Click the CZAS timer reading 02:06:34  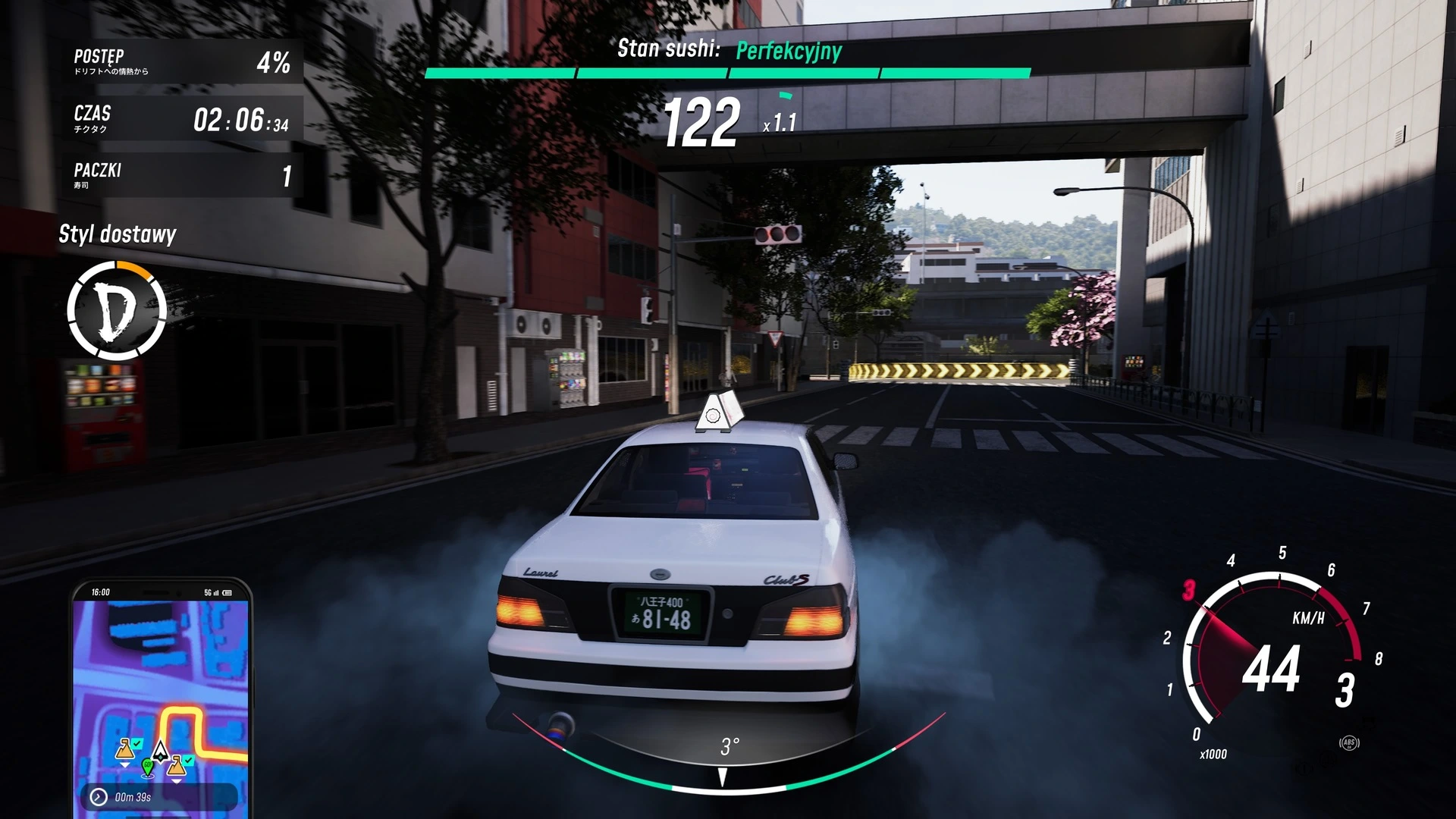[182, 119]
